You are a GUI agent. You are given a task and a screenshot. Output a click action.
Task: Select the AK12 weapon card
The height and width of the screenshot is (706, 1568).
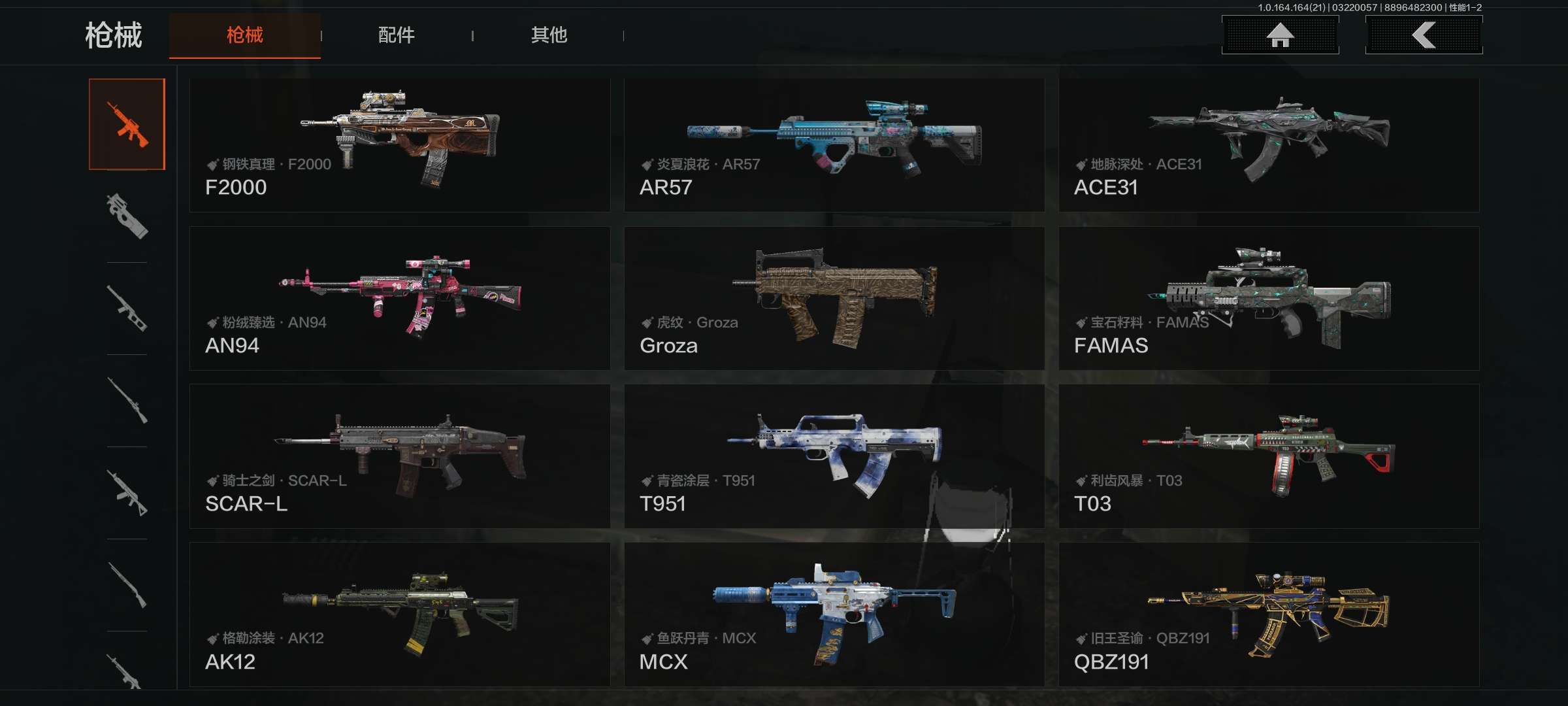(x=399, y=614)
